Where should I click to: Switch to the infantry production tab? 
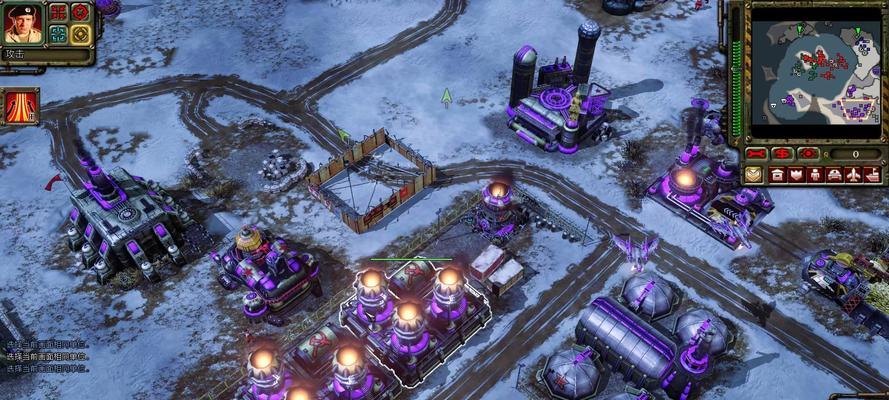(x=815, y=174)
